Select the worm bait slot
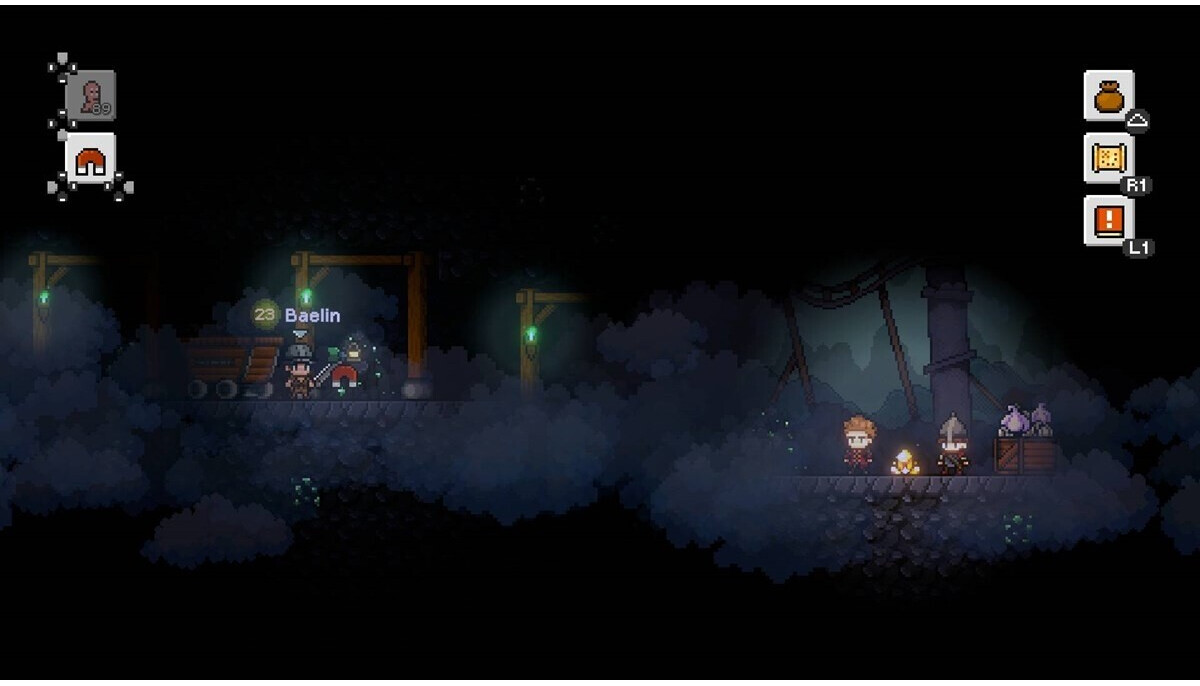This screenshot has width=1200, height=686. [x=90, y=96]
